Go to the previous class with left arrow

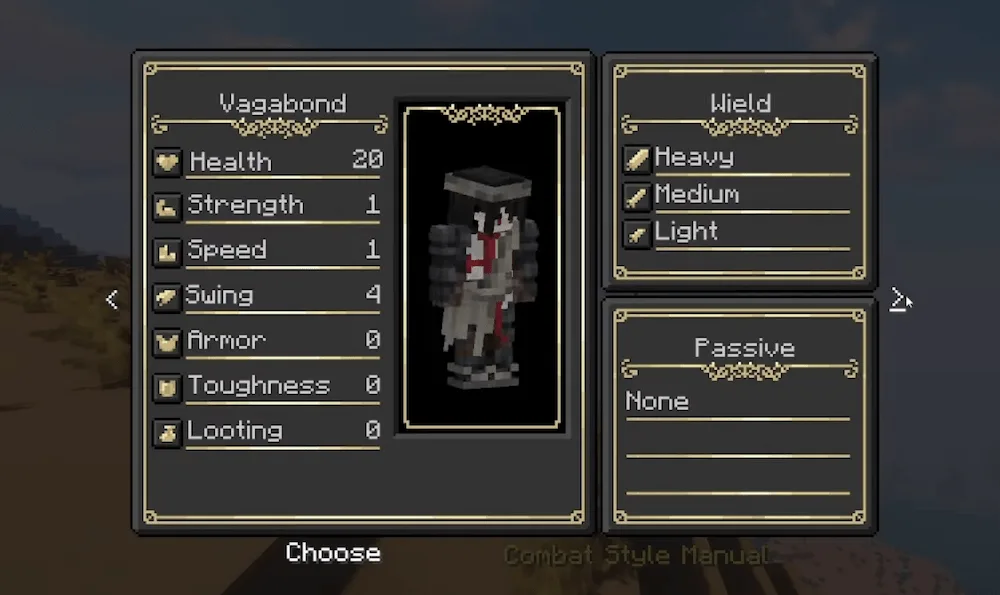[x=111, y=299]
